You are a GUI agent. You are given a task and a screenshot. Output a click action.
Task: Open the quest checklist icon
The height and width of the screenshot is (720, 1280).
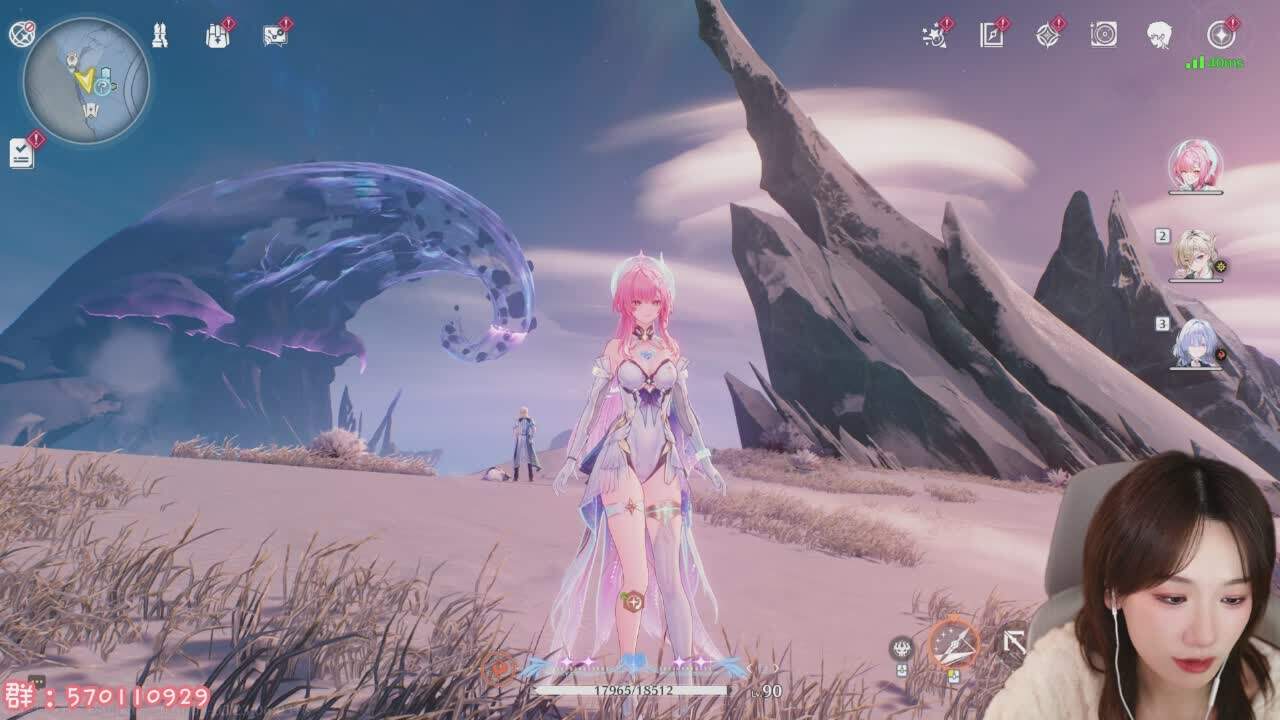[22, 153]
